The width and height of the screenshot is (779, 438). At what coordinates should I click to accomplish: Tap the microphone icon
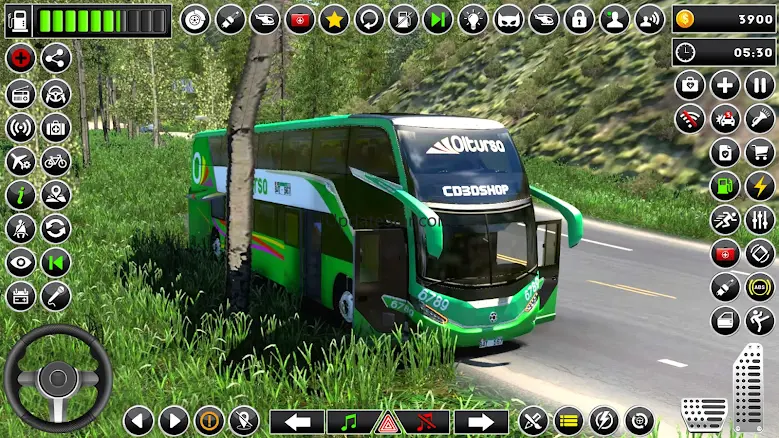coord(56,296)
